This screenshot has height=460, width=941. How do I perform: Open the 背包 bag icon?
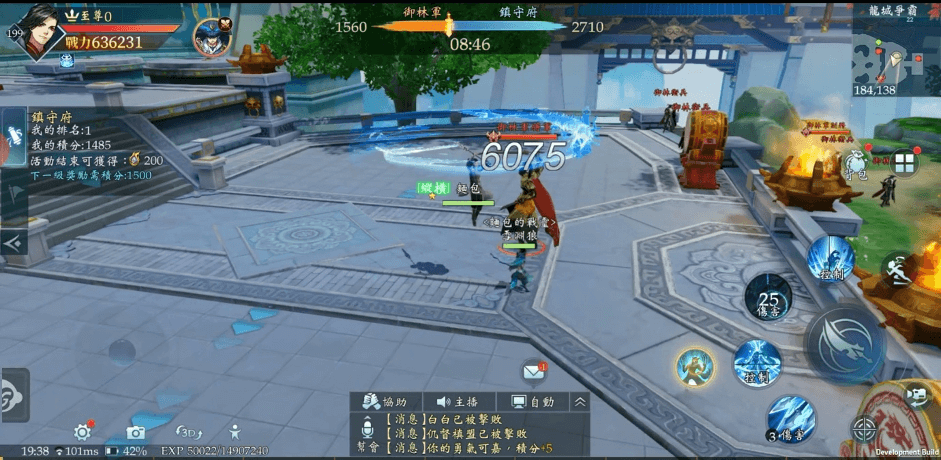[x=856, y=167]
